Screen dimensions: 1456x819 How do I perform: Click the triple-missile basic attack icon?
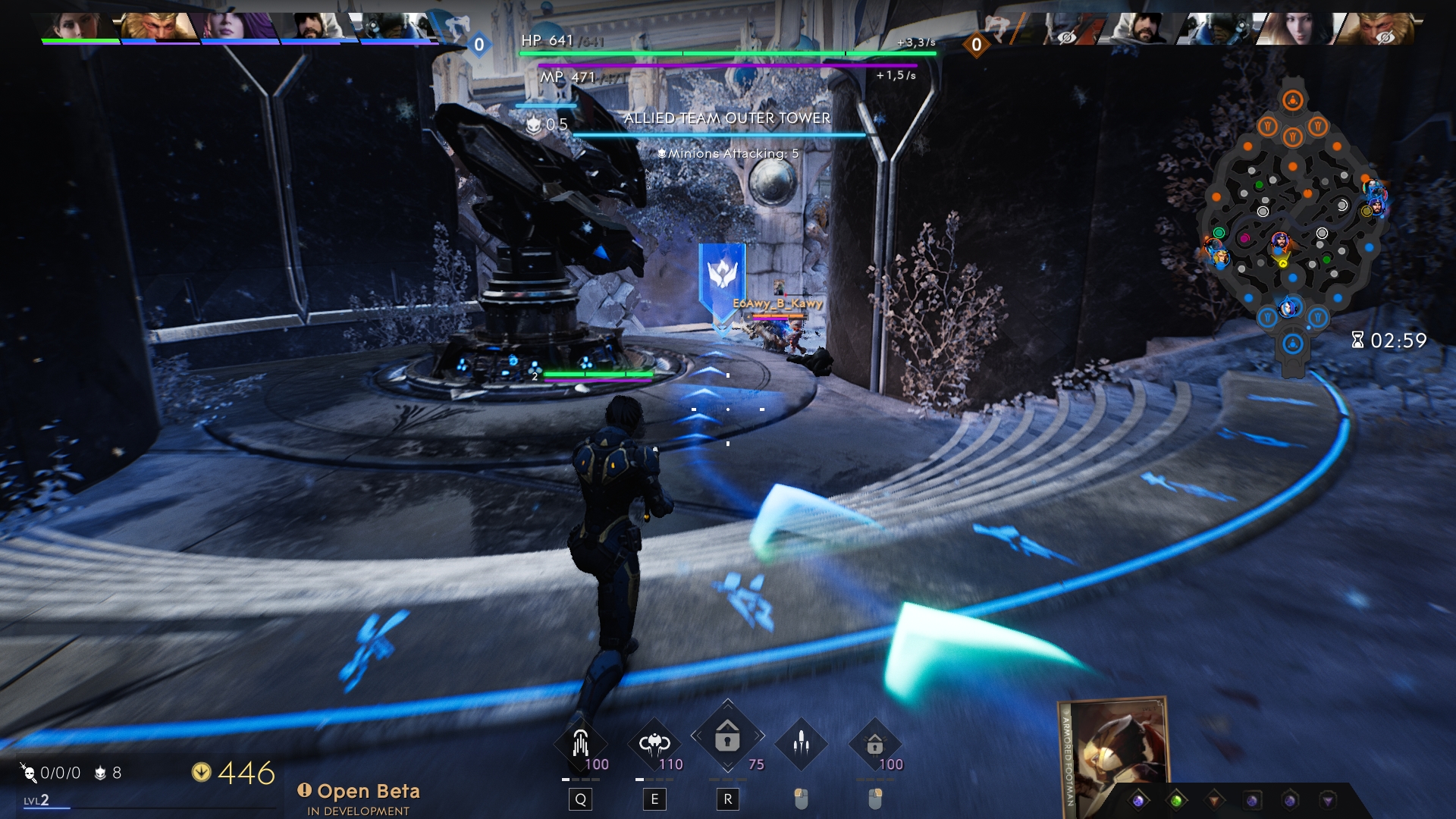801,743
